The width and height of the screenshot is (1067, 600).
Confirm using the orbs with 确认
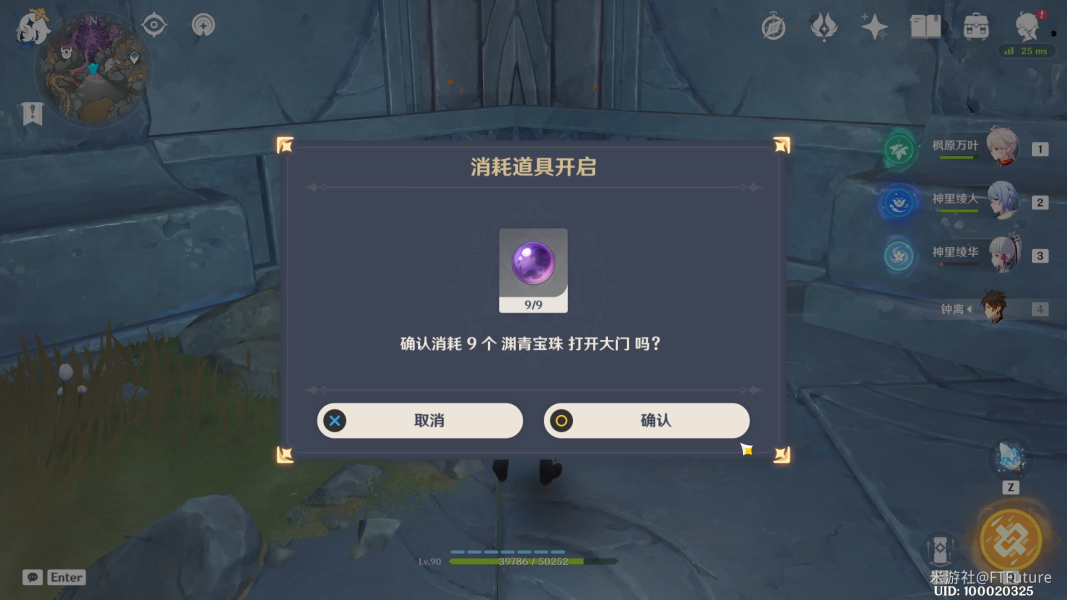click(646, 421)
